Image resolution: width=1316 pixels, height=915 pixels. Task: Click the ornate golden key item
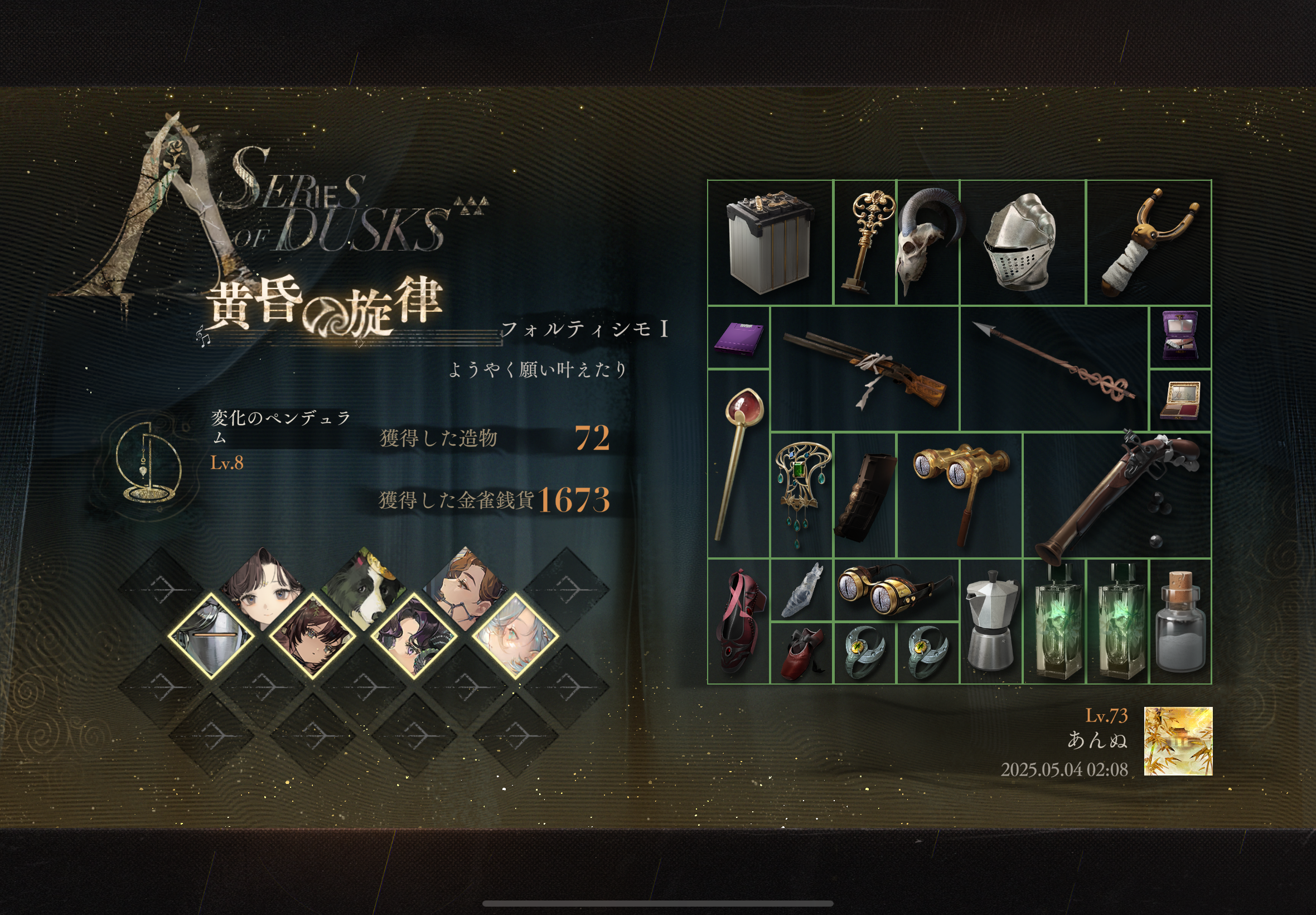pos(864,243)
